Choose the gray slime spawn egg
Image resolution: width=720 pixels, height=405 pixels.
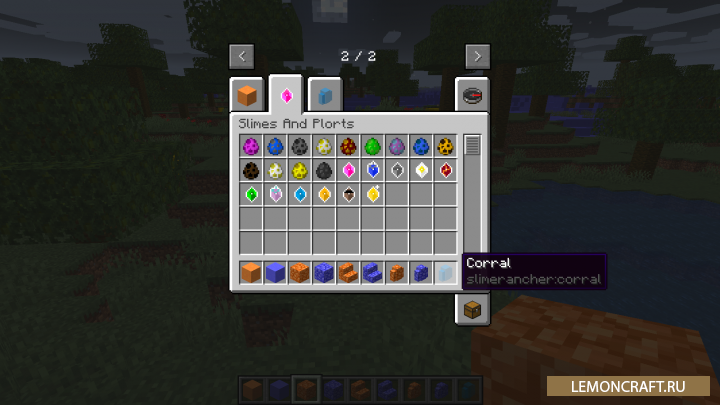point(299,146)
